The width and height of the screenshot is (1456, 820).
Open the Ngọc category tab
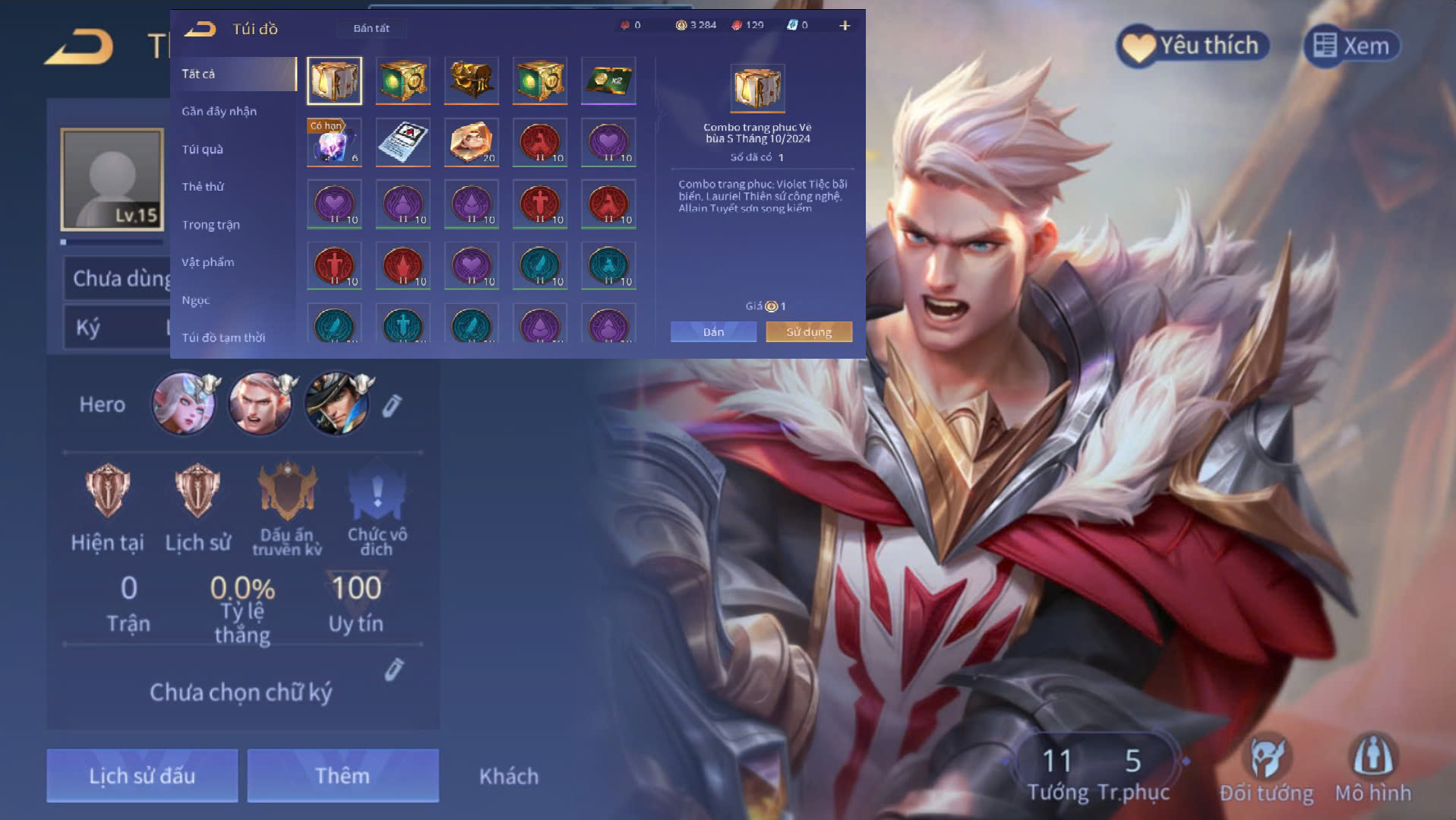point(196,300)
